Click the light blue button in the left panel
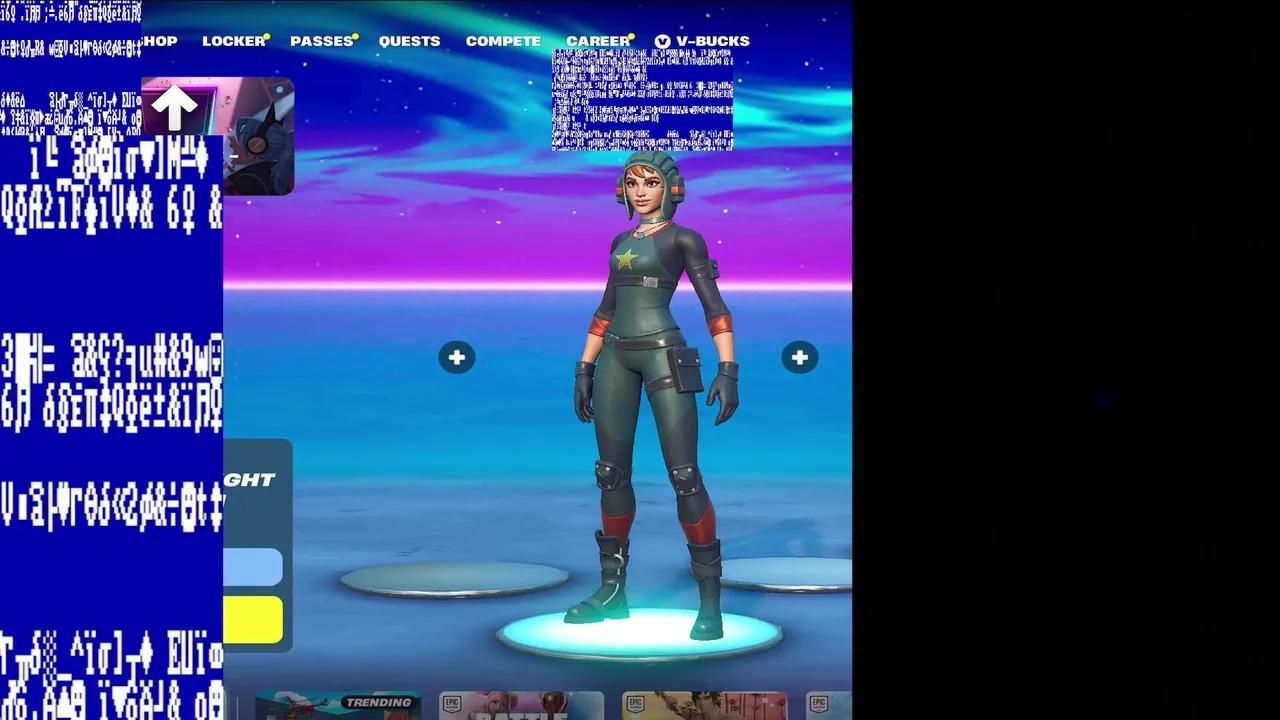Image resolution: width=1280 pixels, height=720 pixels. click(x=252, y=566)
